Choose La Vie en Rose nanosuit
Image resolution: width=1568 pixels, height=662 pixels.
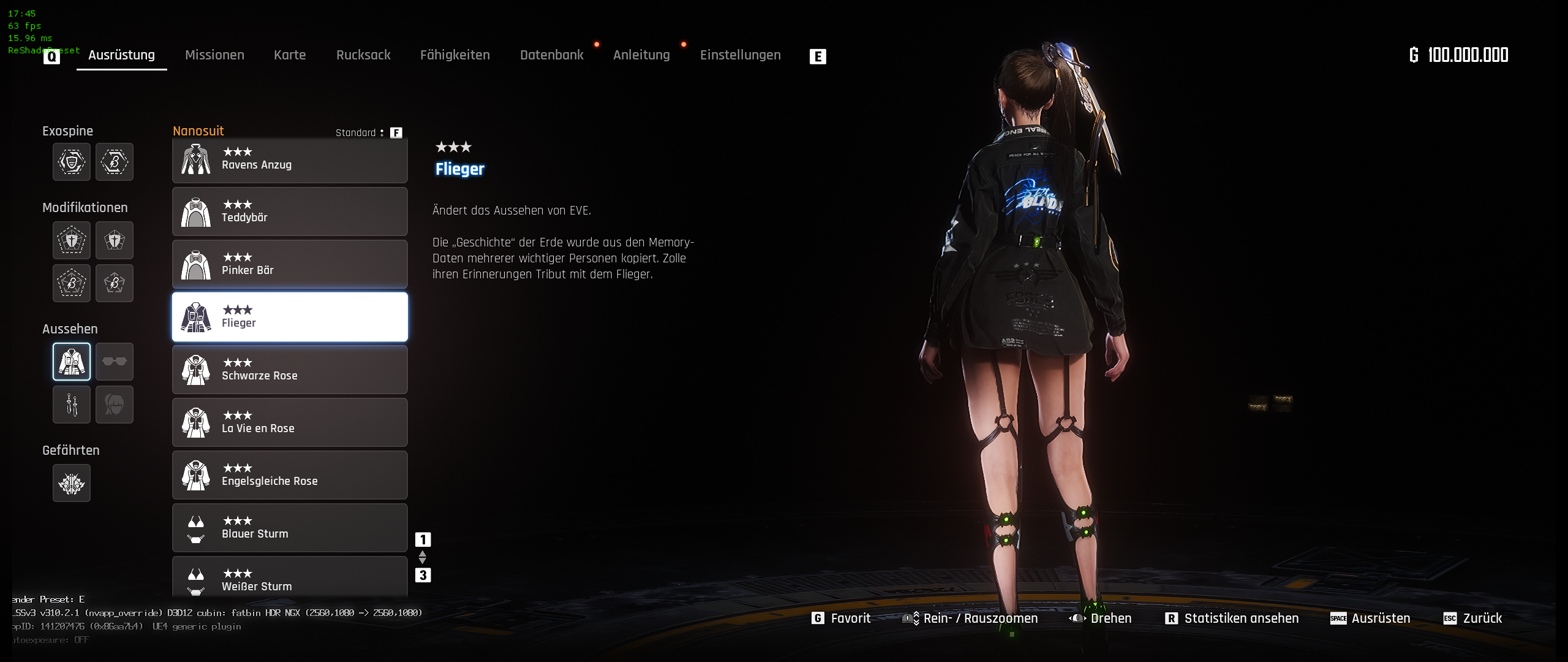click(x=290, y=423)
